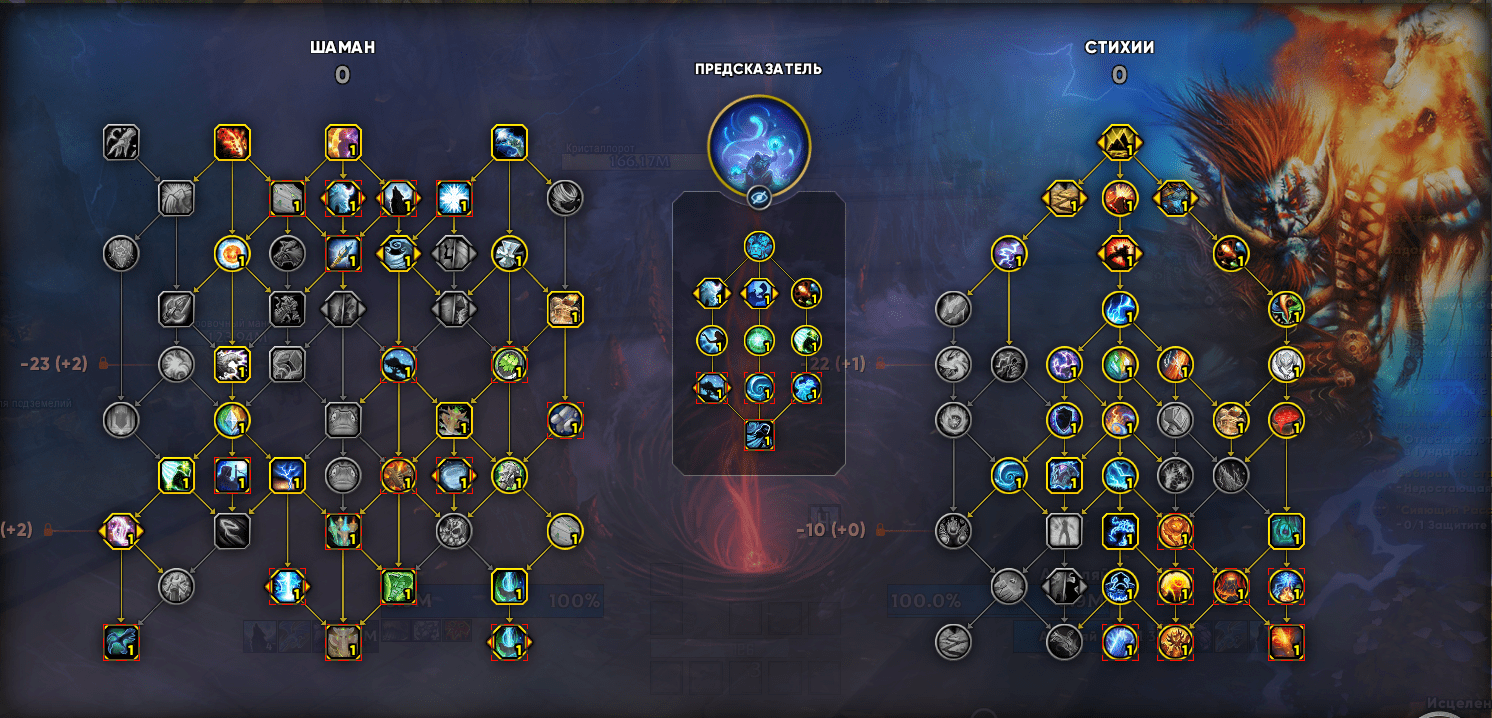The image size is (1492, 718).
Task: Select the unlearned grey claw talent in Шаман tree
Action: coord(121,143)
